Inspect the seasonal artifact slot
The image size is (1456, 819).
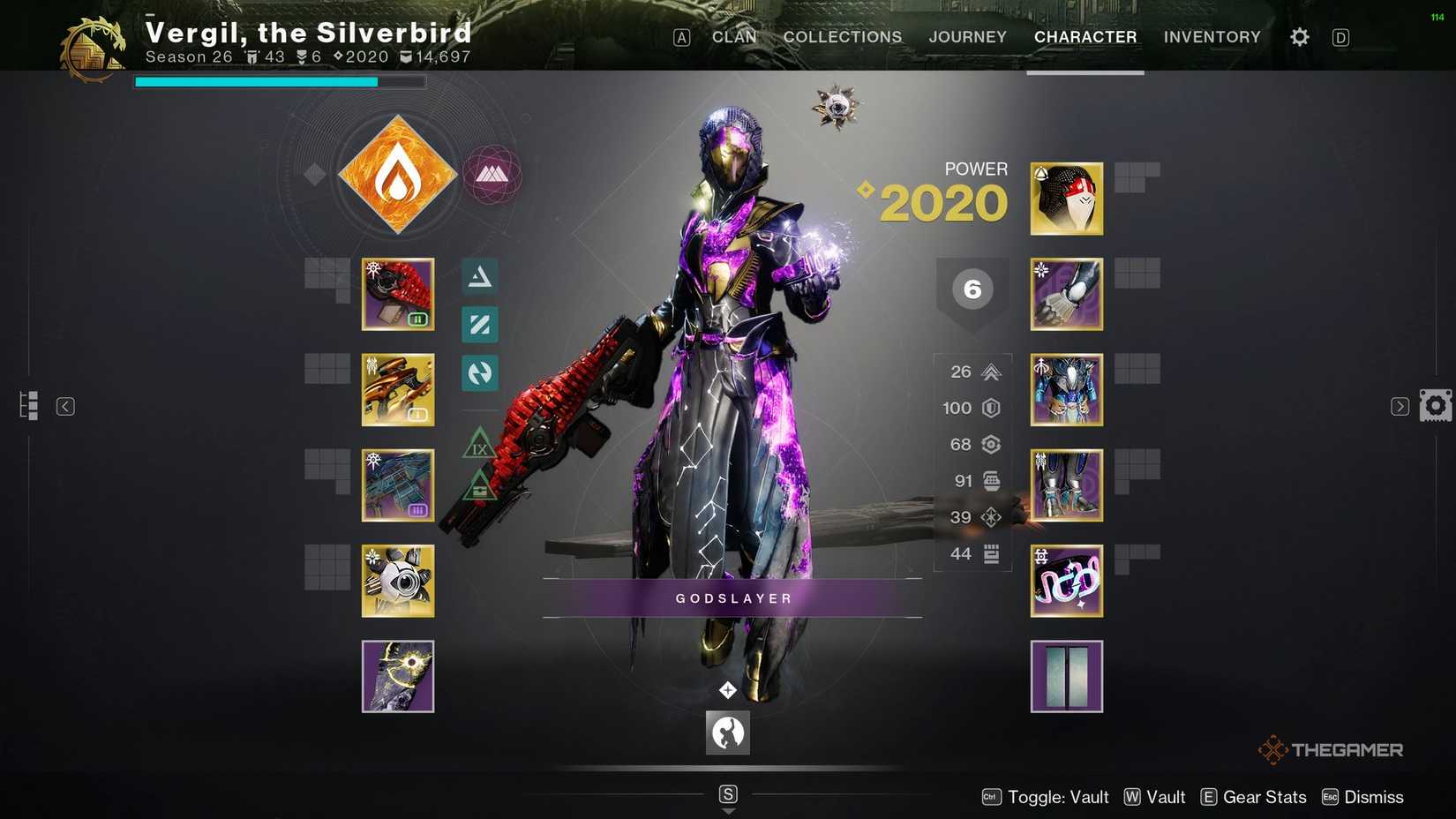397,676
